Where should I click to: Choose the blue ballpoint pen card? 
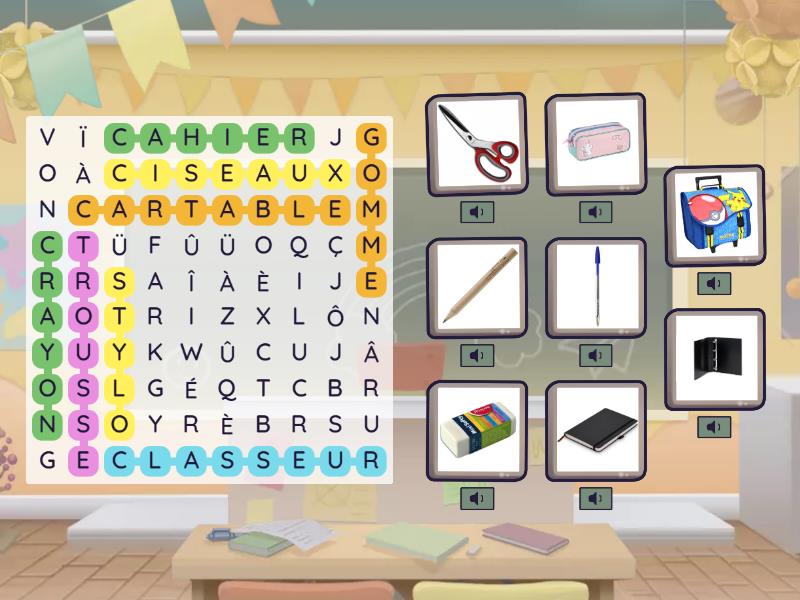point(595,287)
